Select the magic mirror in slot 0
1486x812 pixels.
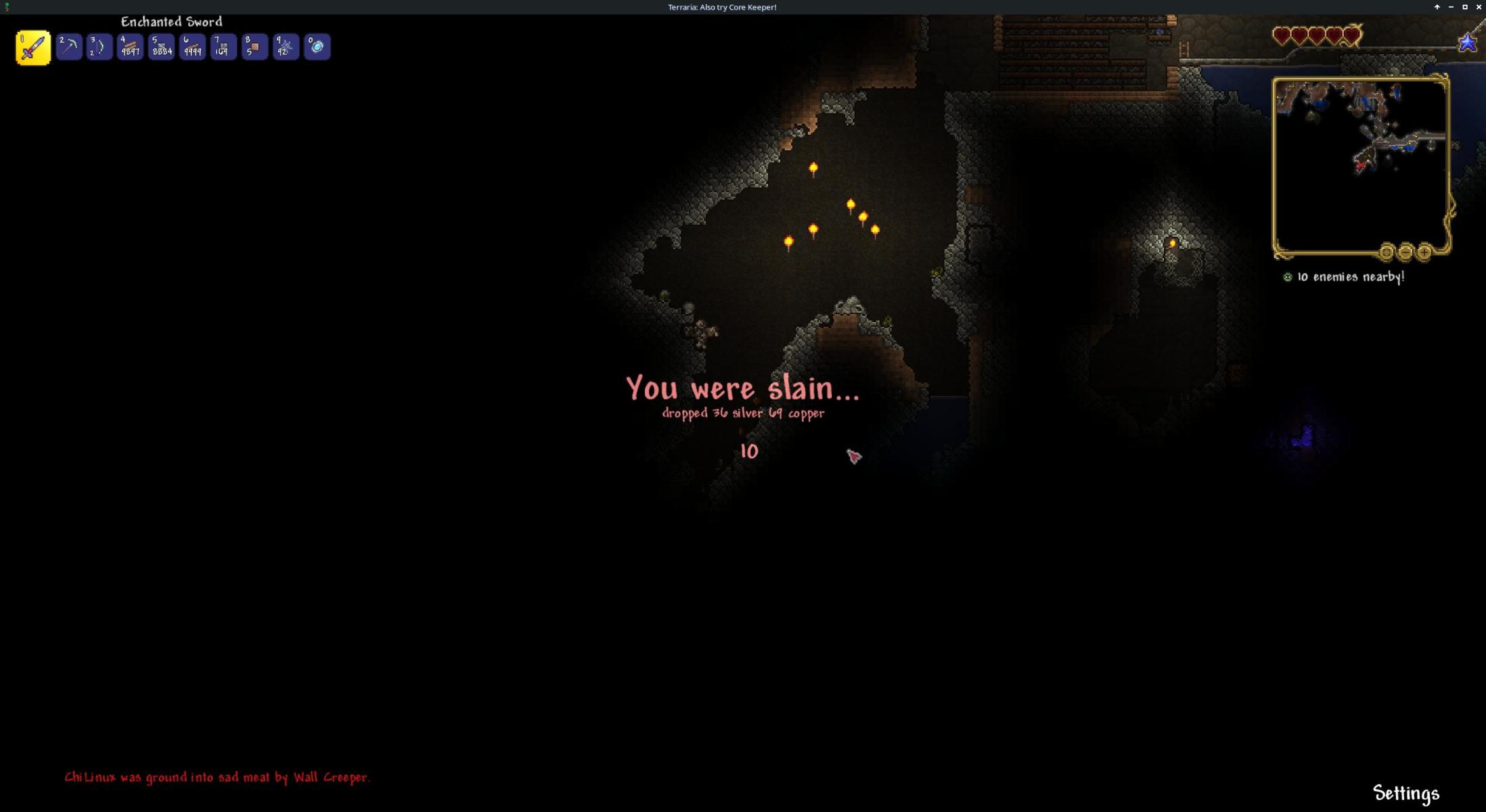[317, 47]
